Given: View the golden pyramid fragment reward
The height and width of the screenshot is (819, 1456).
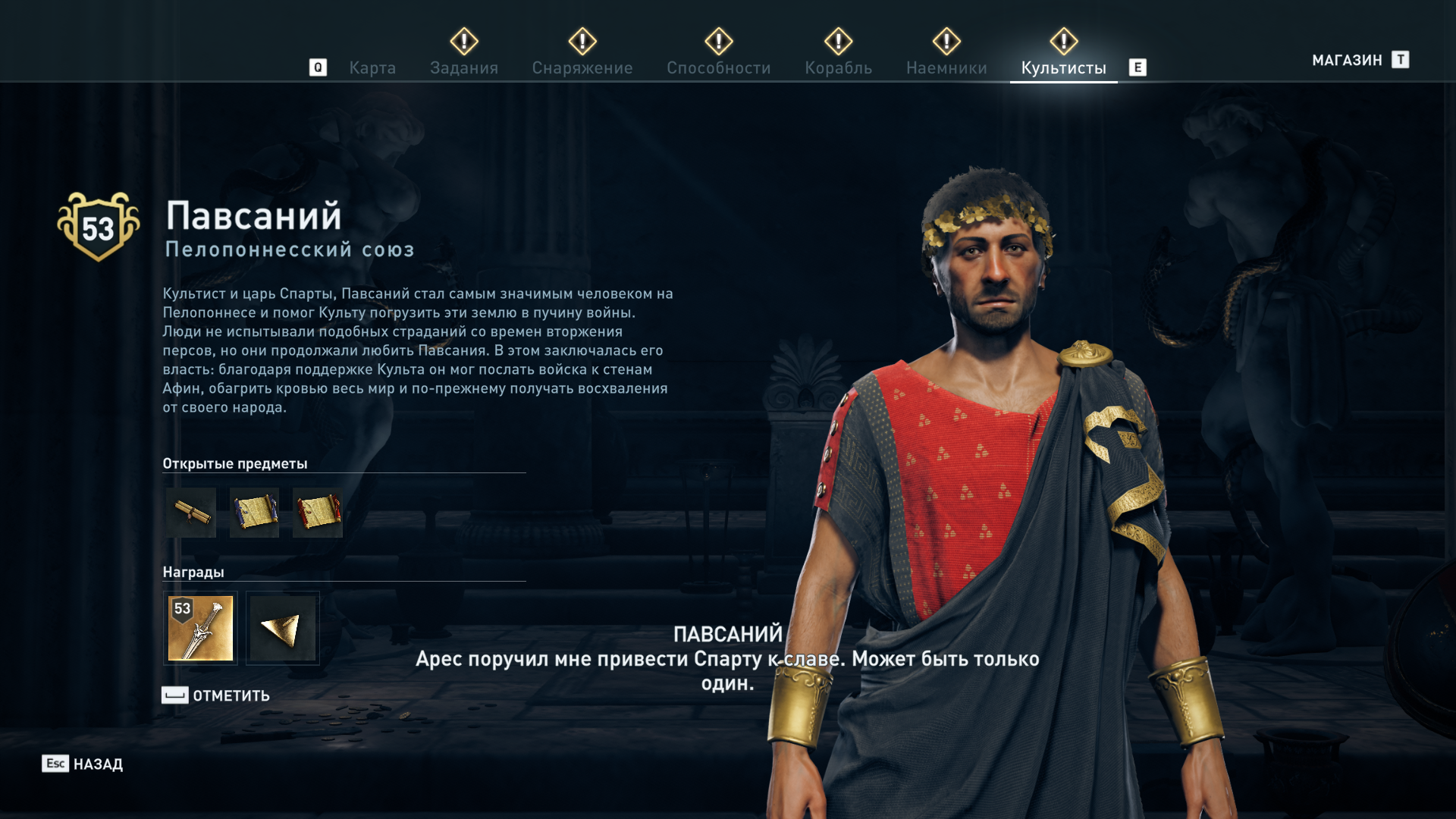Looking at the screenshot, I should (x=282, y=628).
